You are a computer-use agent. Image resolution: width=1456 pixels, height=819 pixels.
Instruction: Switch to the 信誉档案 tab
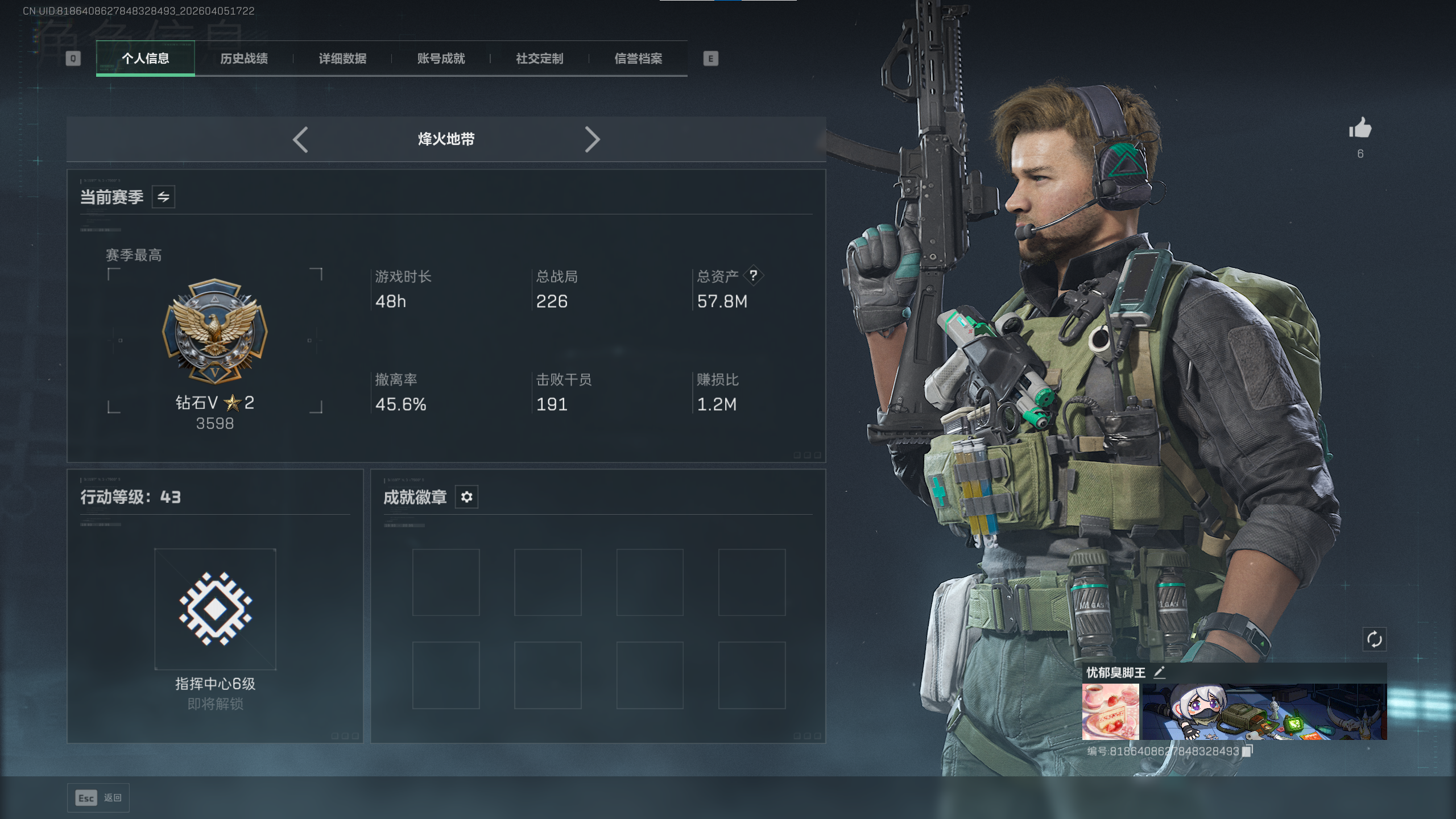click(x=638, y=59)
